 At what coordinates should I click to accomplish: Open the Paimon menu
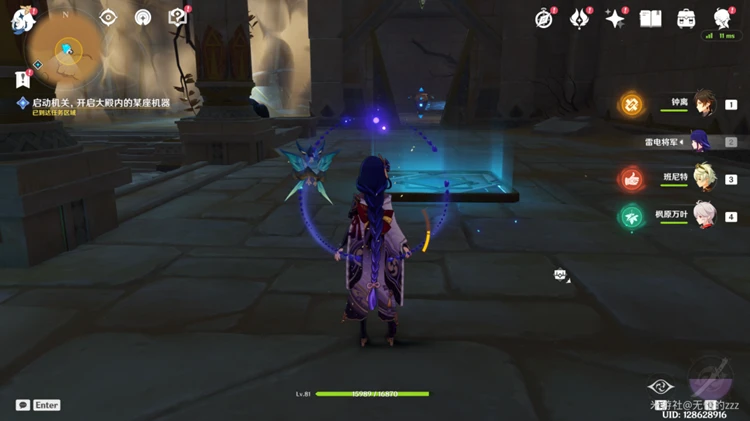click(x=22, y=22)
